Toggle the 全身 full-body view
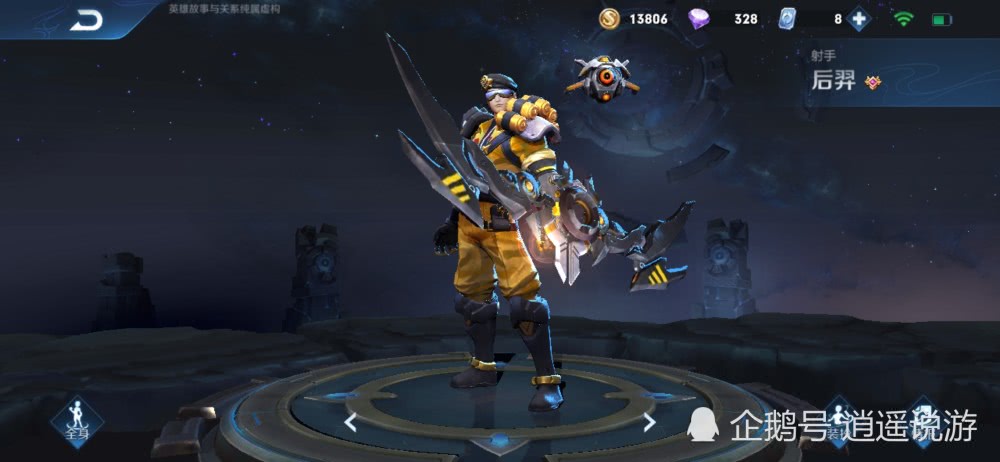 click(x=77, y=422)
